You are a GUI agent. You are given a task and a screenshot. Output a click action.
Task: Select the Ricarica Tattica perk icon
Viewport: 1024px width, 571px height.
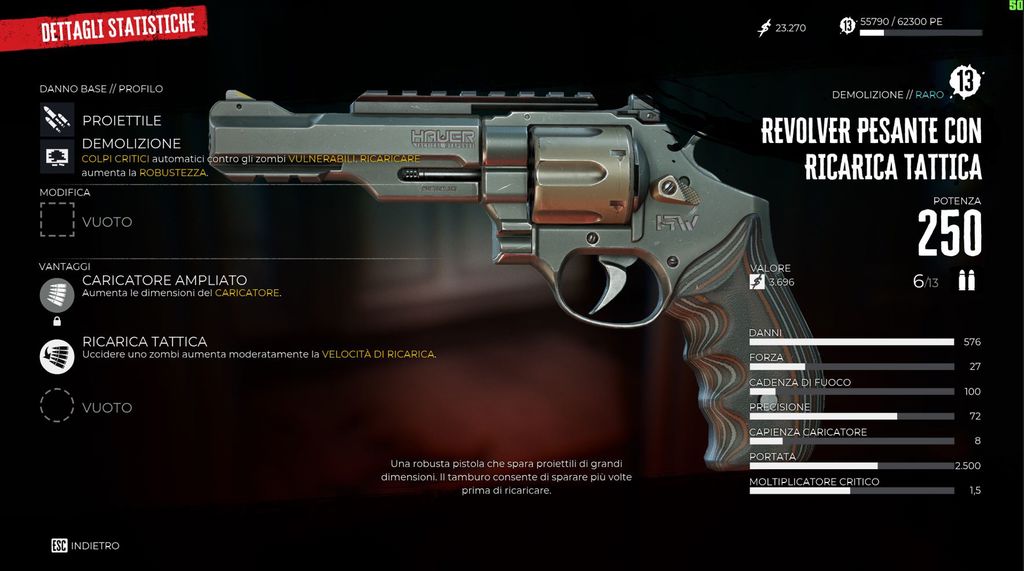[x=57, y=356]
